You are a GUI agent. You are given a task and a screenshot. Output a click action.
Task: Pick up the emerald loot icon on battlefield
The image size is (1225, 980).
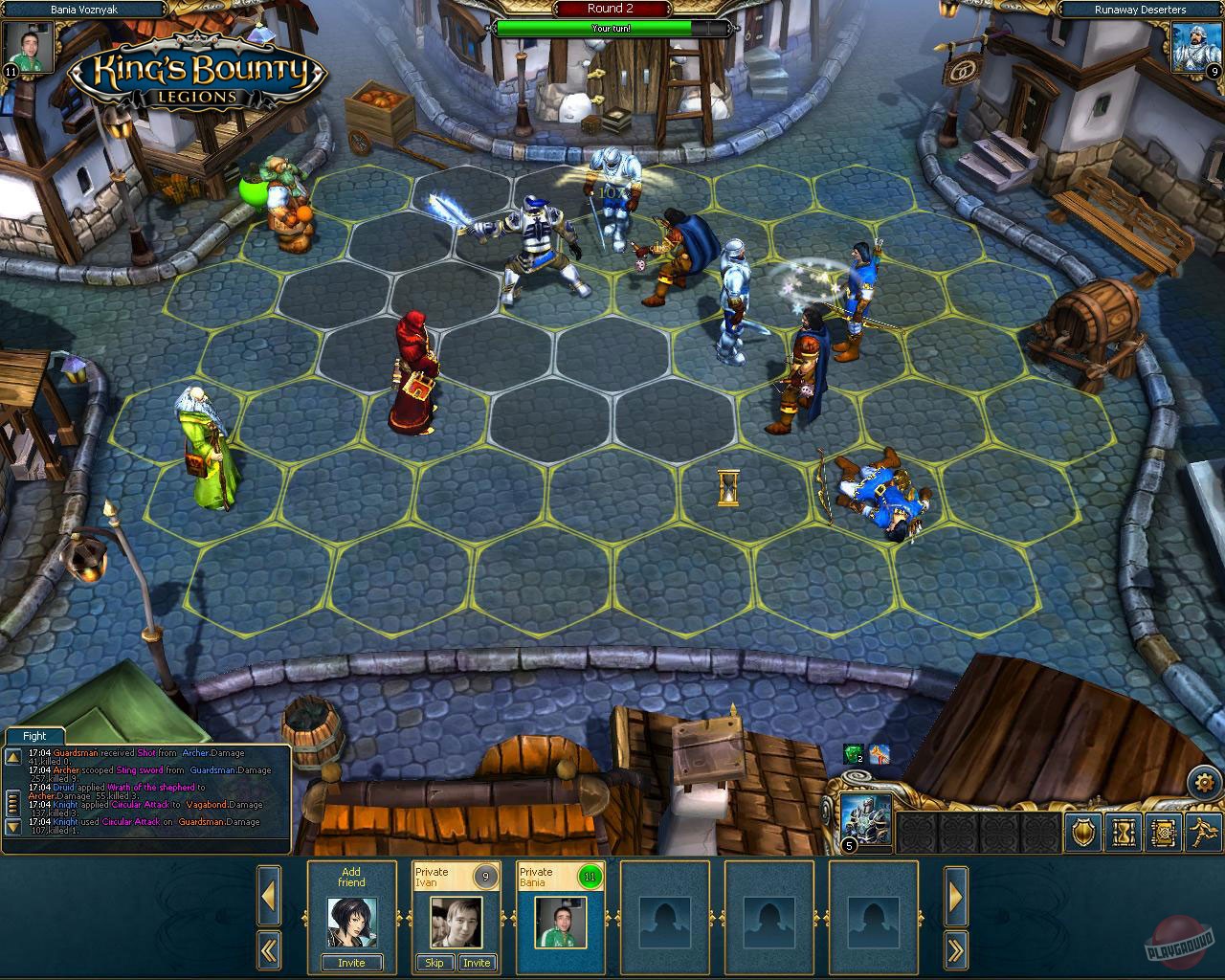[852, 754]
